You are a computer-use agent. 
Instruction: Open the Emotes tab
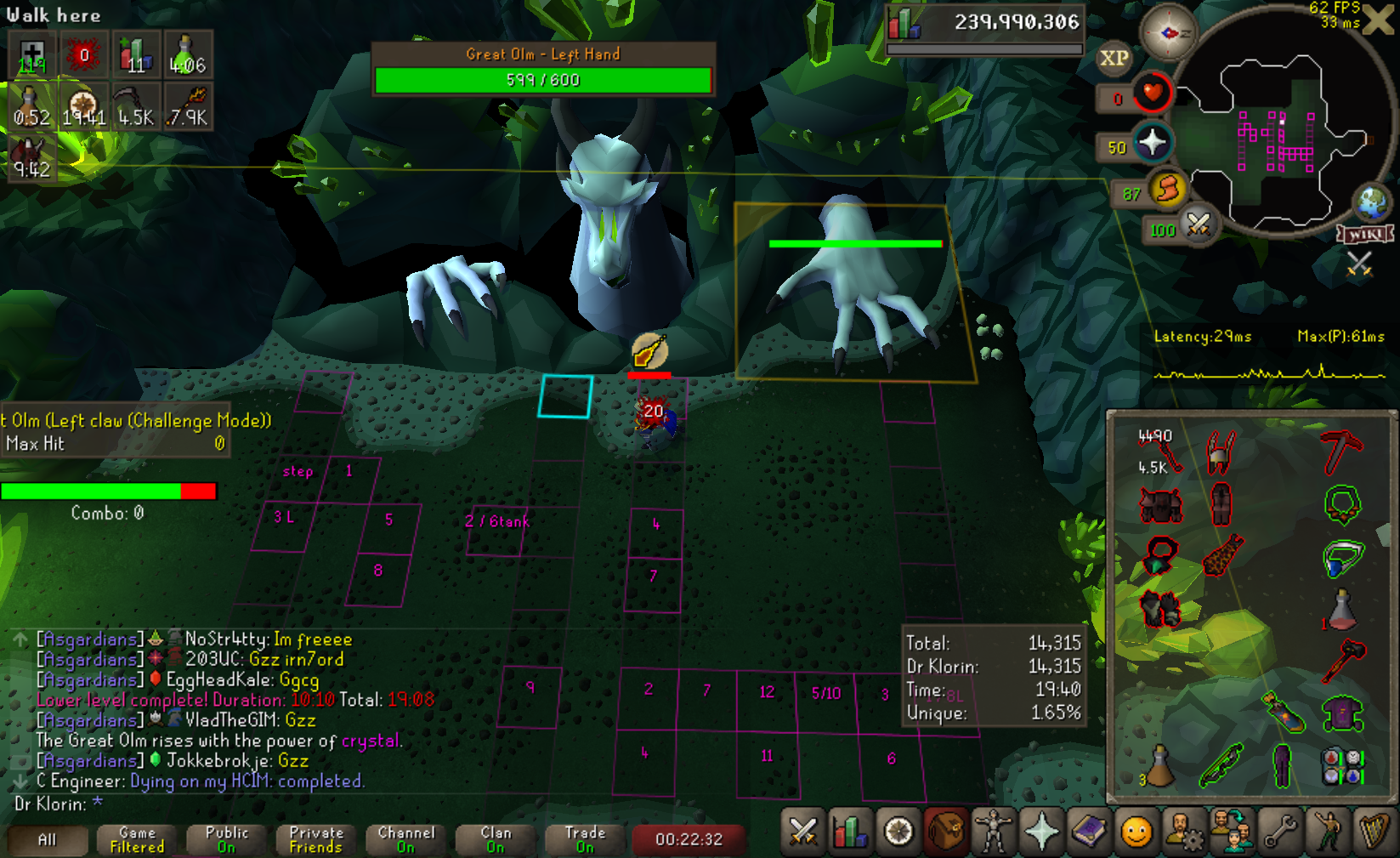point(1327,832)
